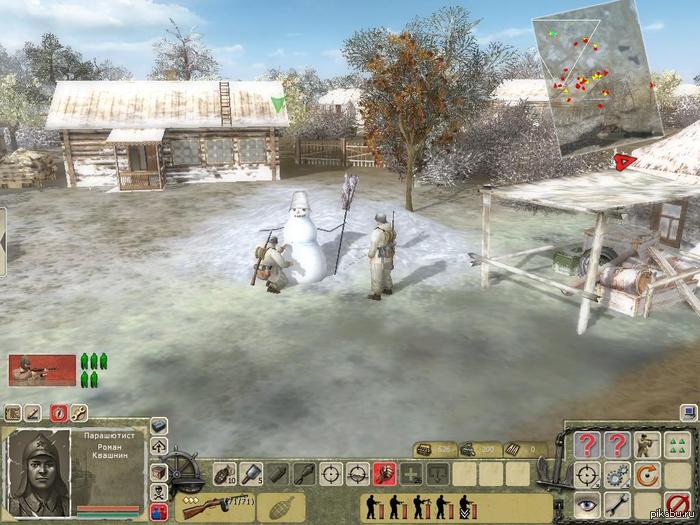Click the skull and crossbones button
Viewport: 700px width, 525px height.
pos(159,492)
